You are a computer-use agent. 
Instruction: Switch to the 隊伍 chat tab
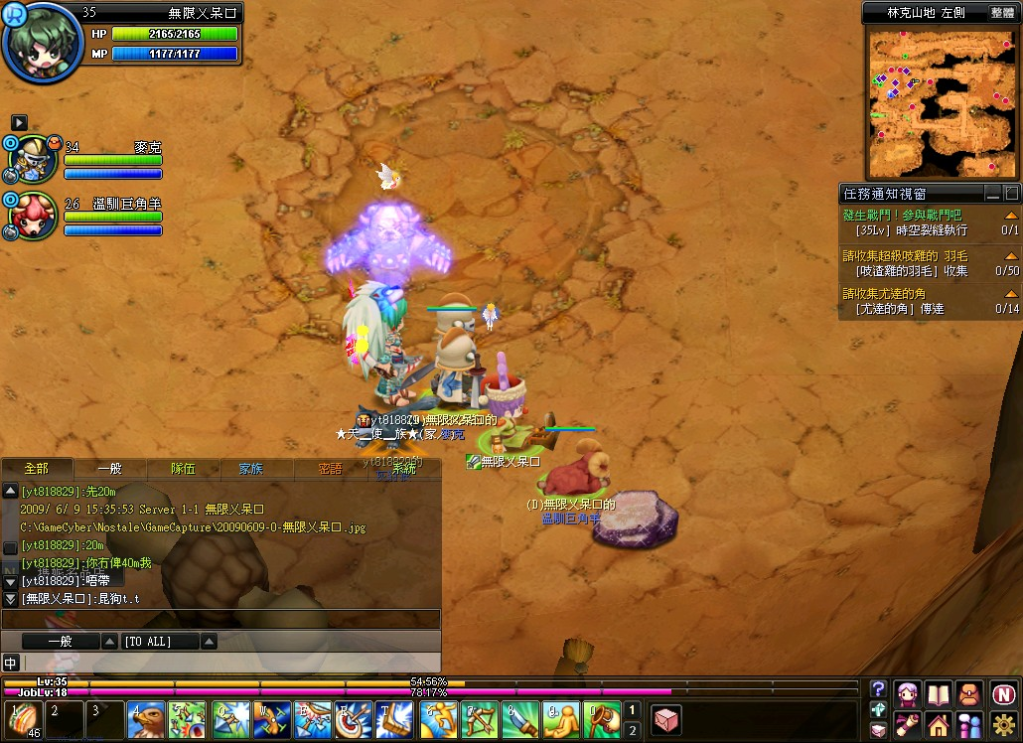coord(183,468)
